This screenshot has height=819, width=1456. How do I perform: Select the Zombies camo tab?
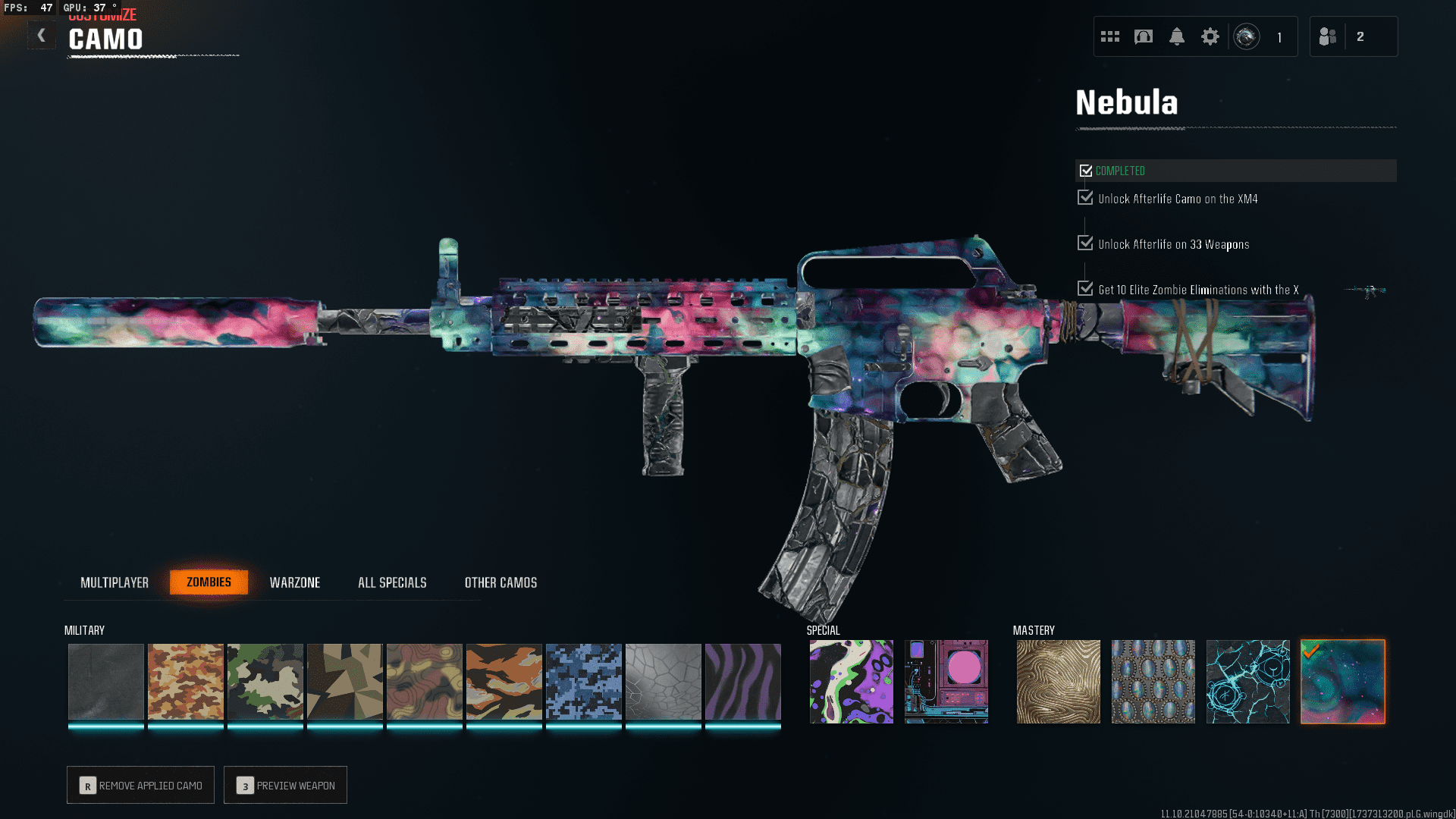209,582
